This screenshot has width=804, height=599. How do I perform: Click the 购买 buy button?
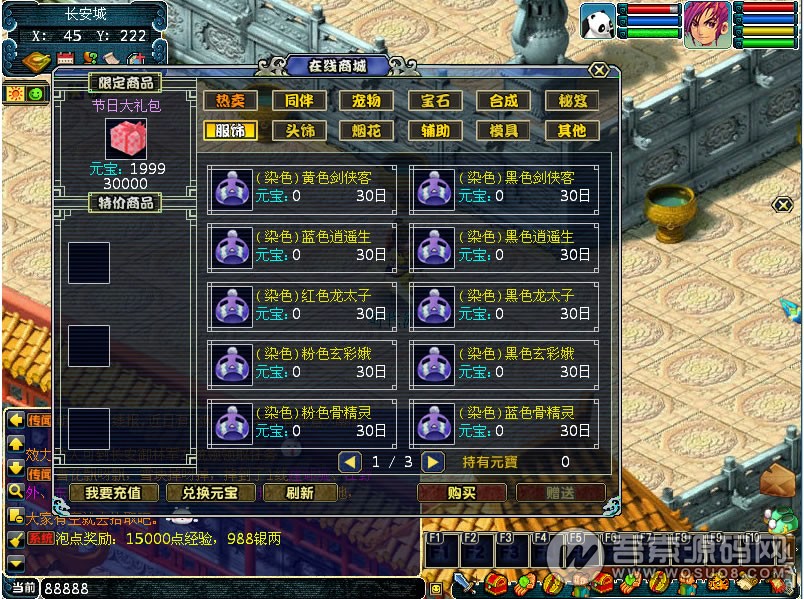click(x=461, y=493)
